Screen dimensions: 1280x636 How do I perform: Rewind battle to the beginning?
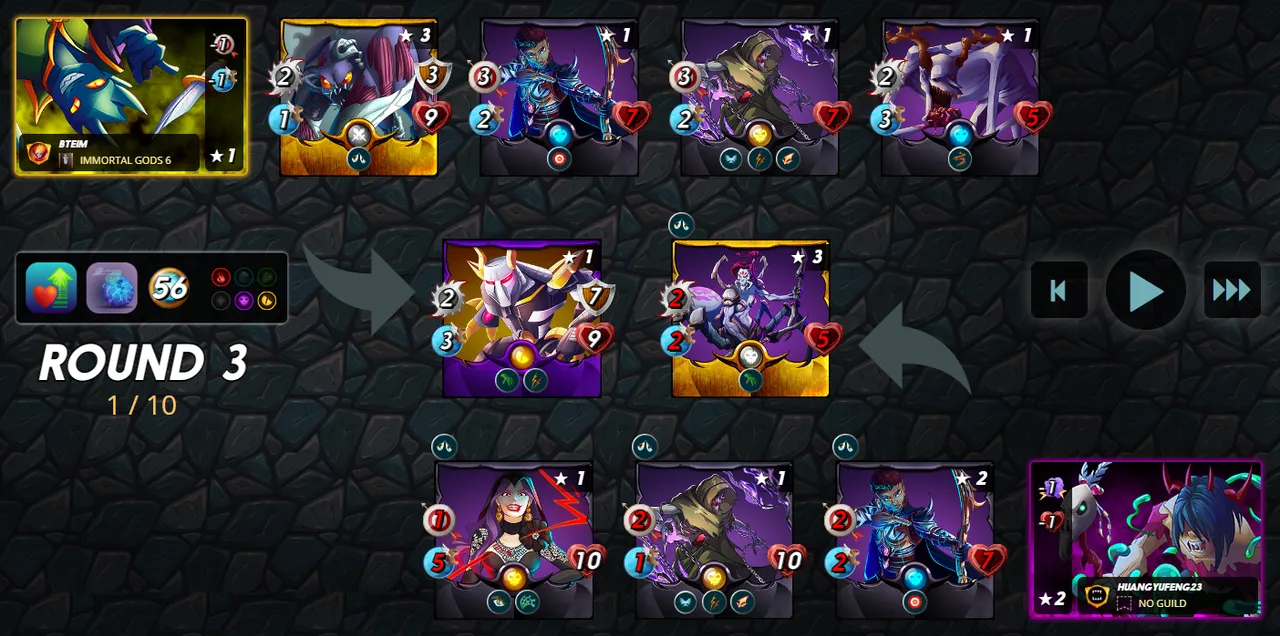(x=1059, y=290)
